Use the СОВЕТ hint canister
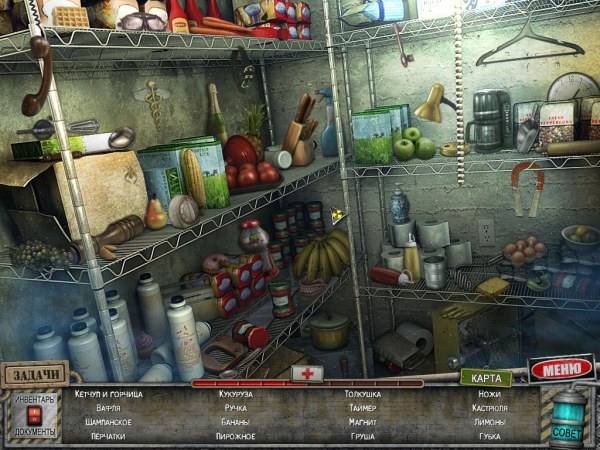The image size is (600, 450). click(566, 413)
